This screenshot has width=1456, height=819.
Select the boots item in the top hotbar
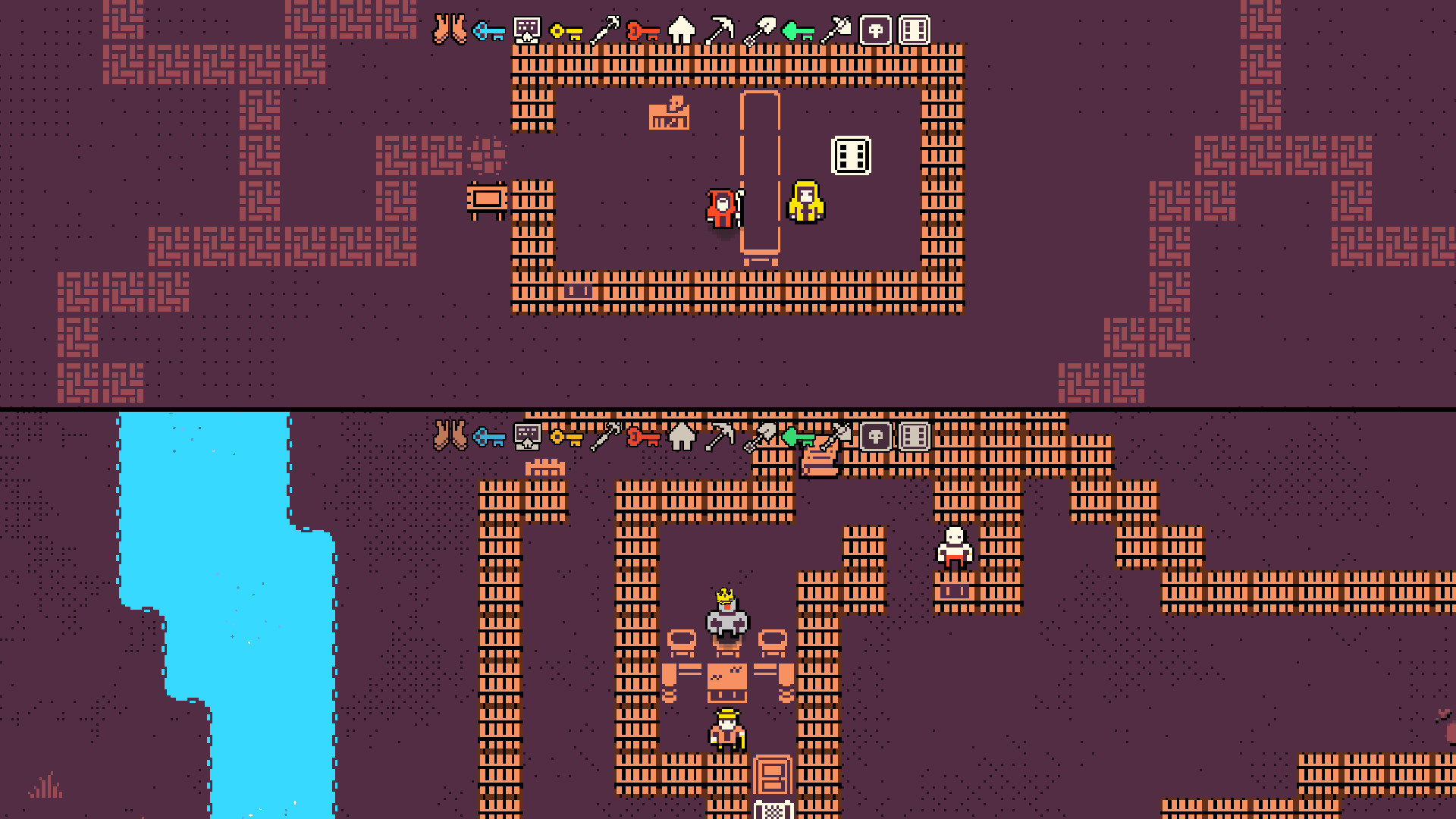click(450, 30)
